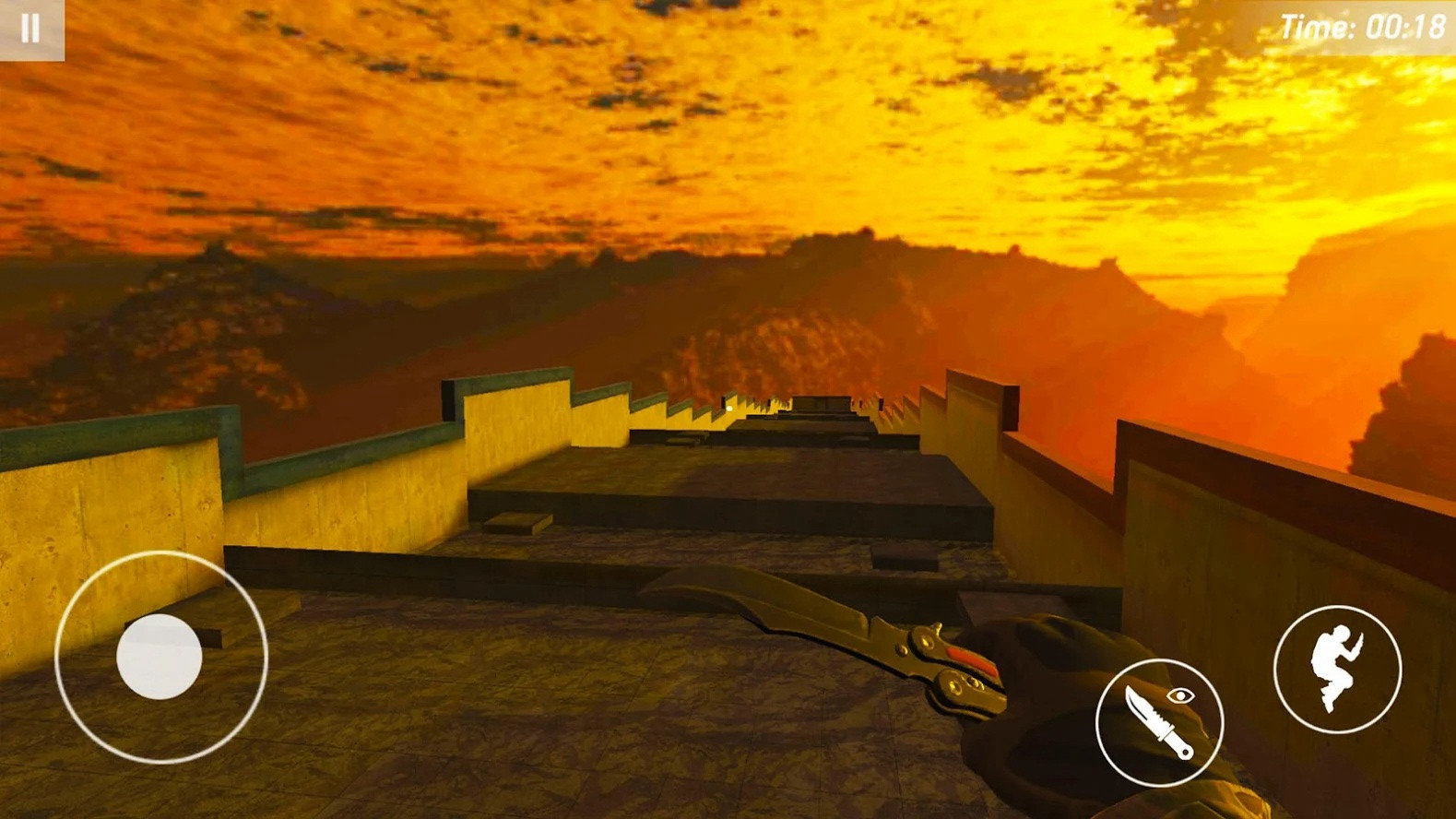1456x819 pixels.
Task: Tap the knife inspect button
Action: coord(1159,722)
